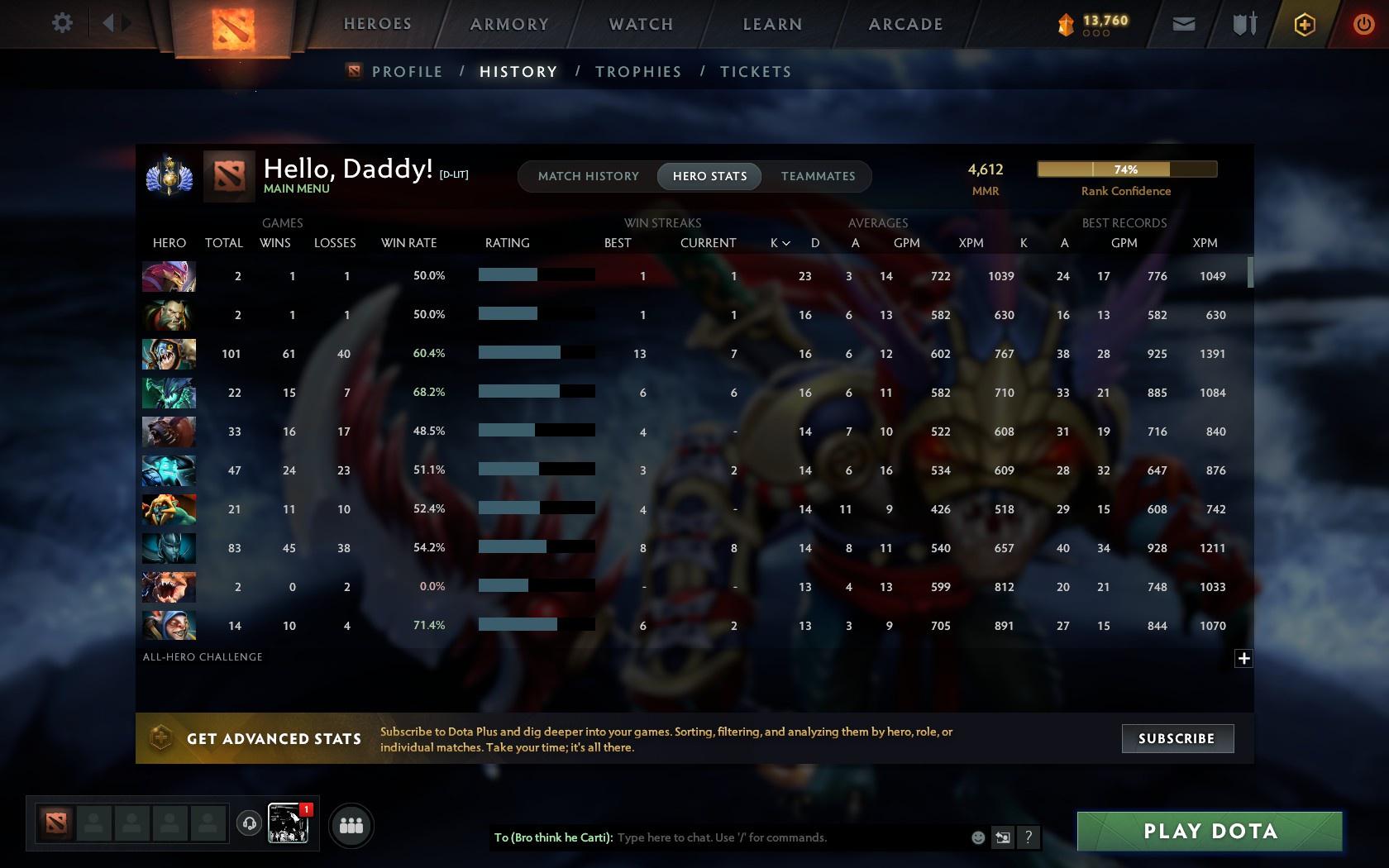Open the Trophies tab
The height and width of the screenshot is (868, 1389).
coord(637,72)
